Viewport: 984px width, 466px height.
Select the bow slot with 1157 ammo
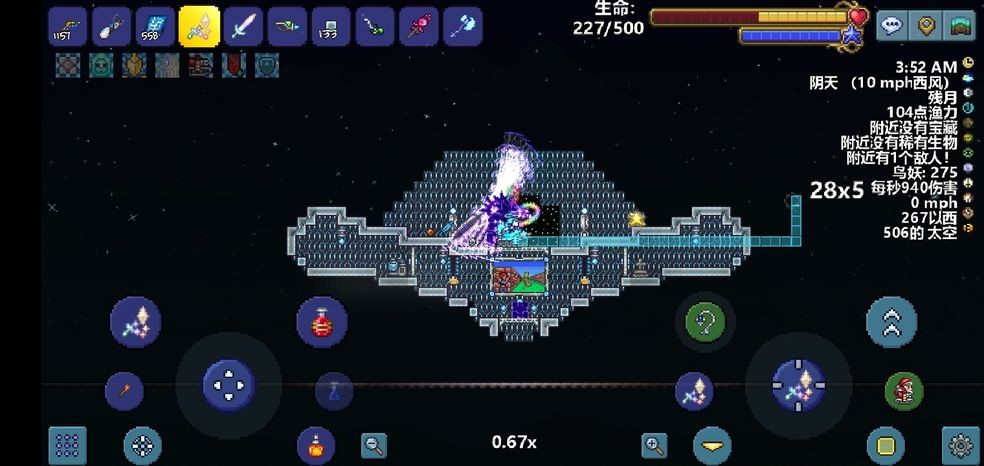[67, 27]
